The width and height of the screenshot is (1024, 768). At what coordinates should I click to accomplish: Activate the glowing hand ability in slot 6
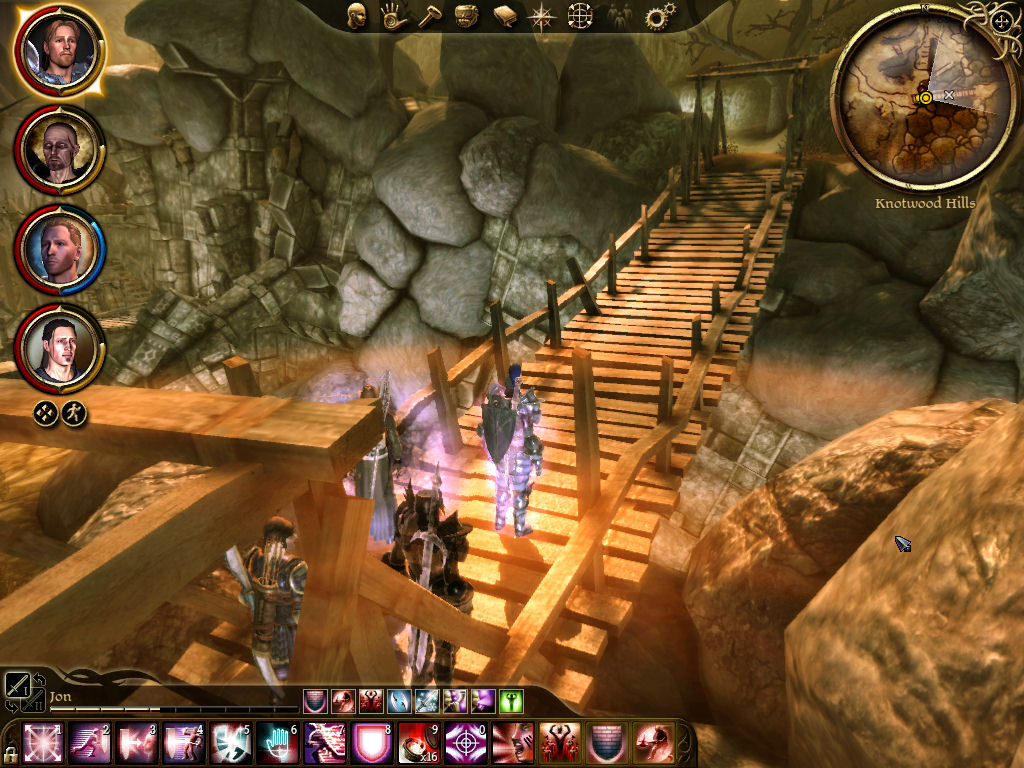coord(275,741)
